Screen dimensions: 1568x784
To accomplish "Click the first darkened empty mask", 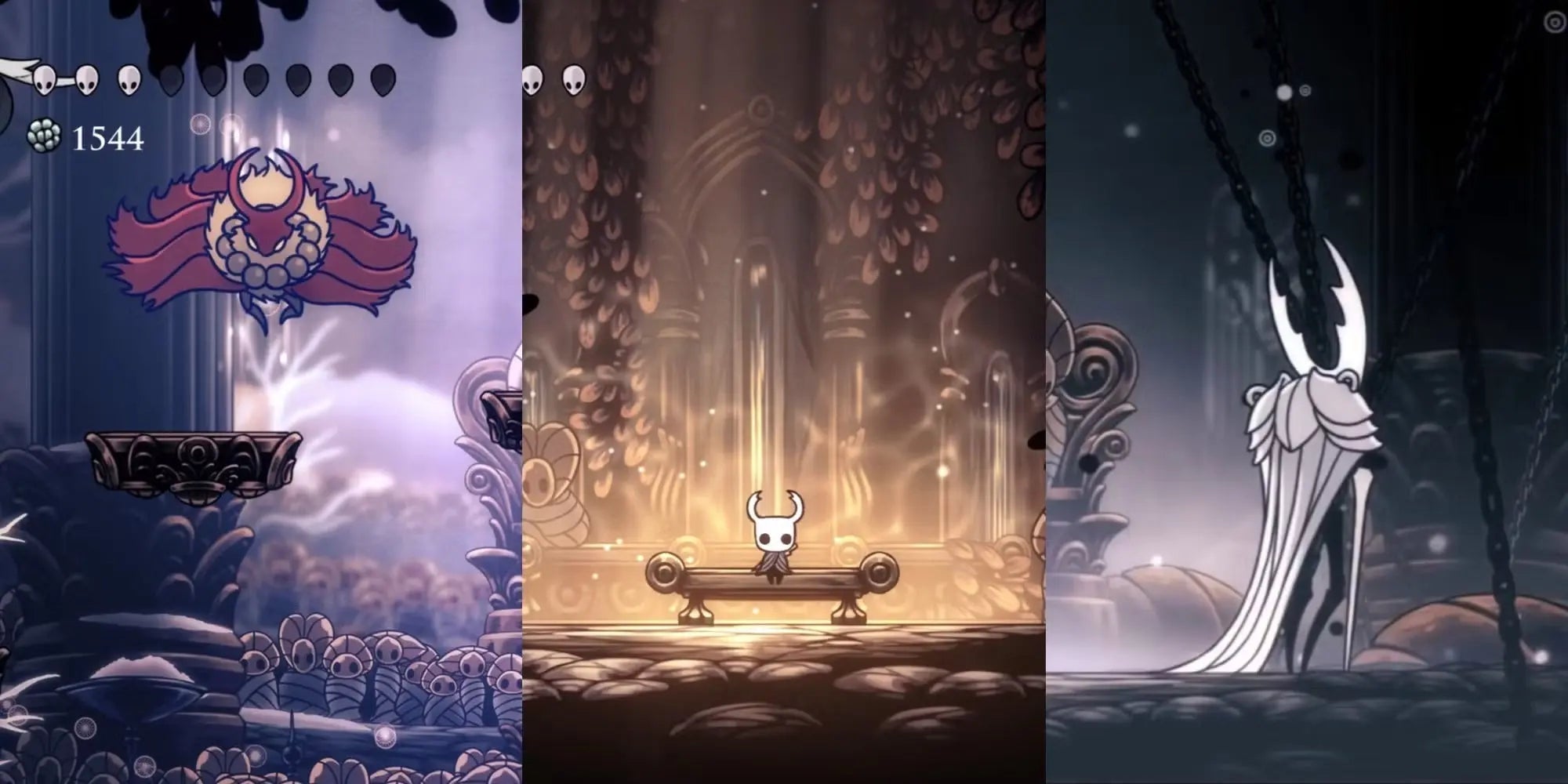I will click(172, 80).
